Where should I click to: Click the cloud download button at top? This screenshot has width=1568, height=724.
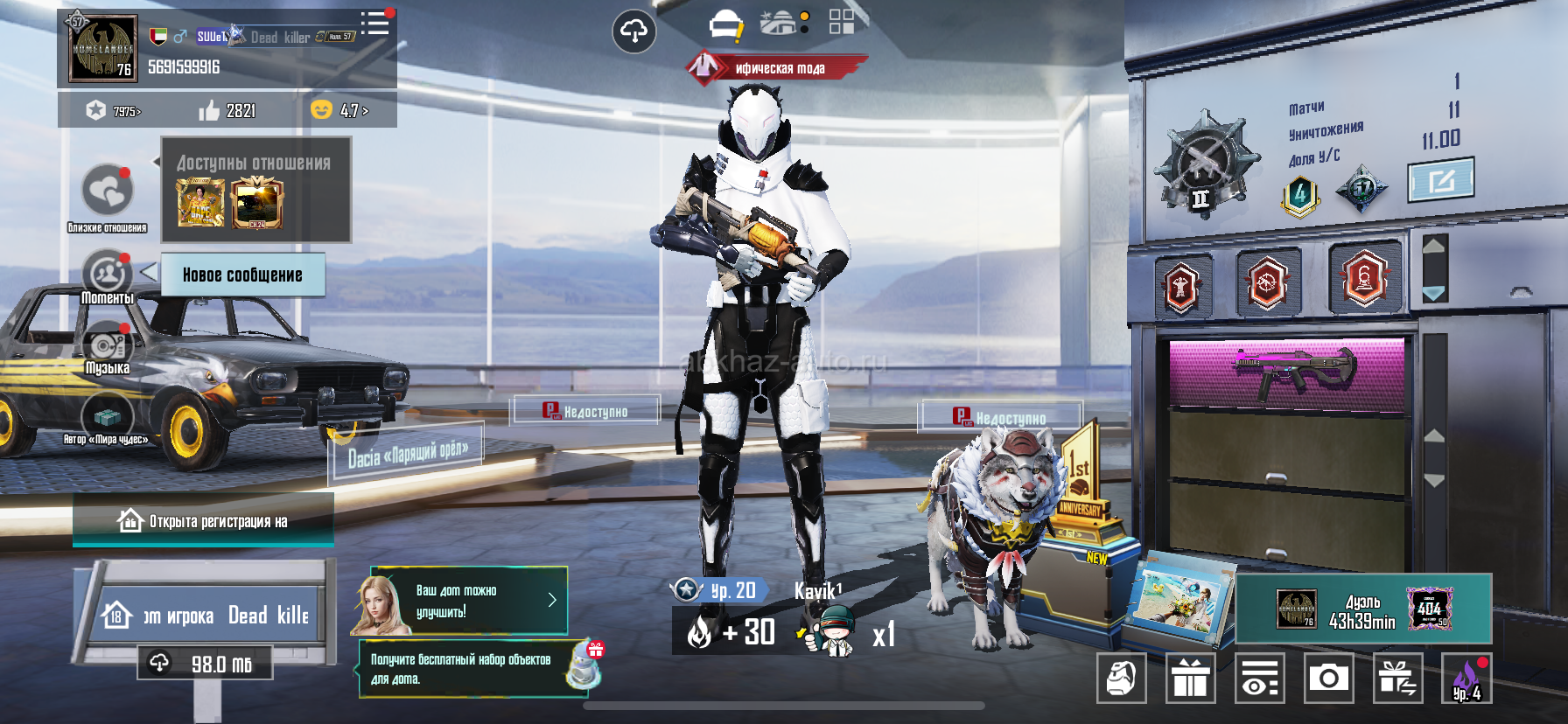tap(633, 32)
